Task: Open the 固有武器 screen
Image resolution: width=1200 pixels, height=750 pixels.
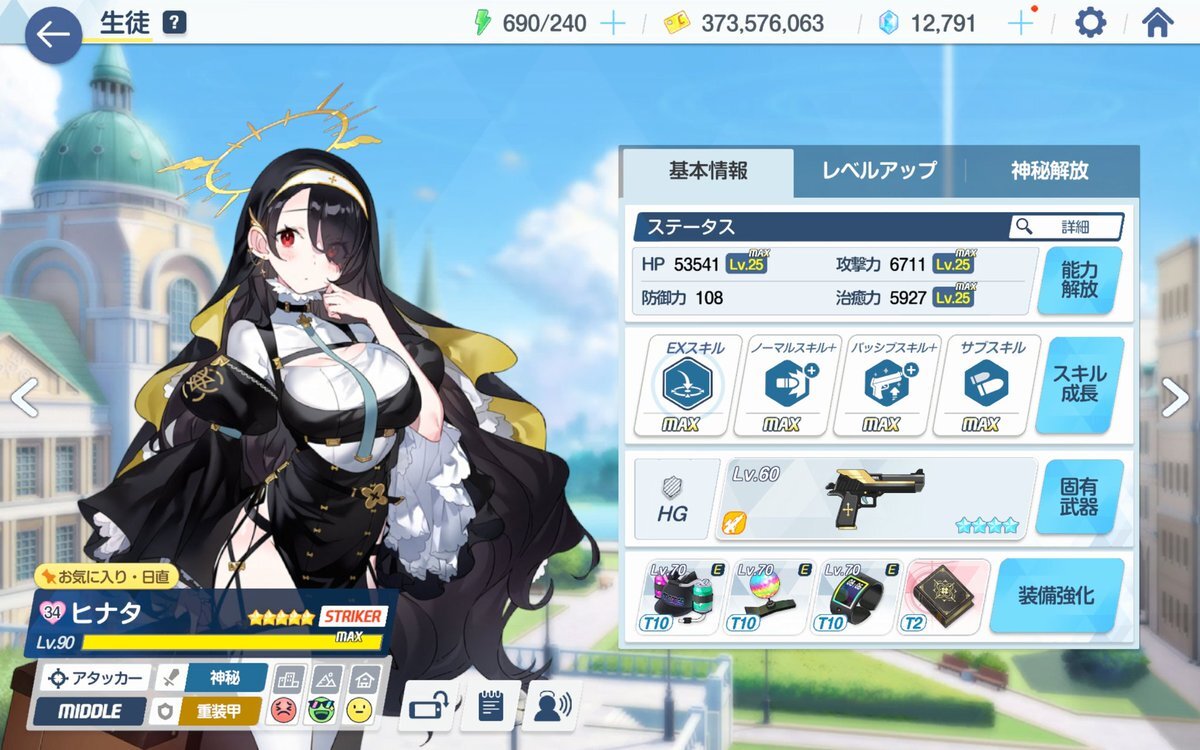Action: (1079, 497)
